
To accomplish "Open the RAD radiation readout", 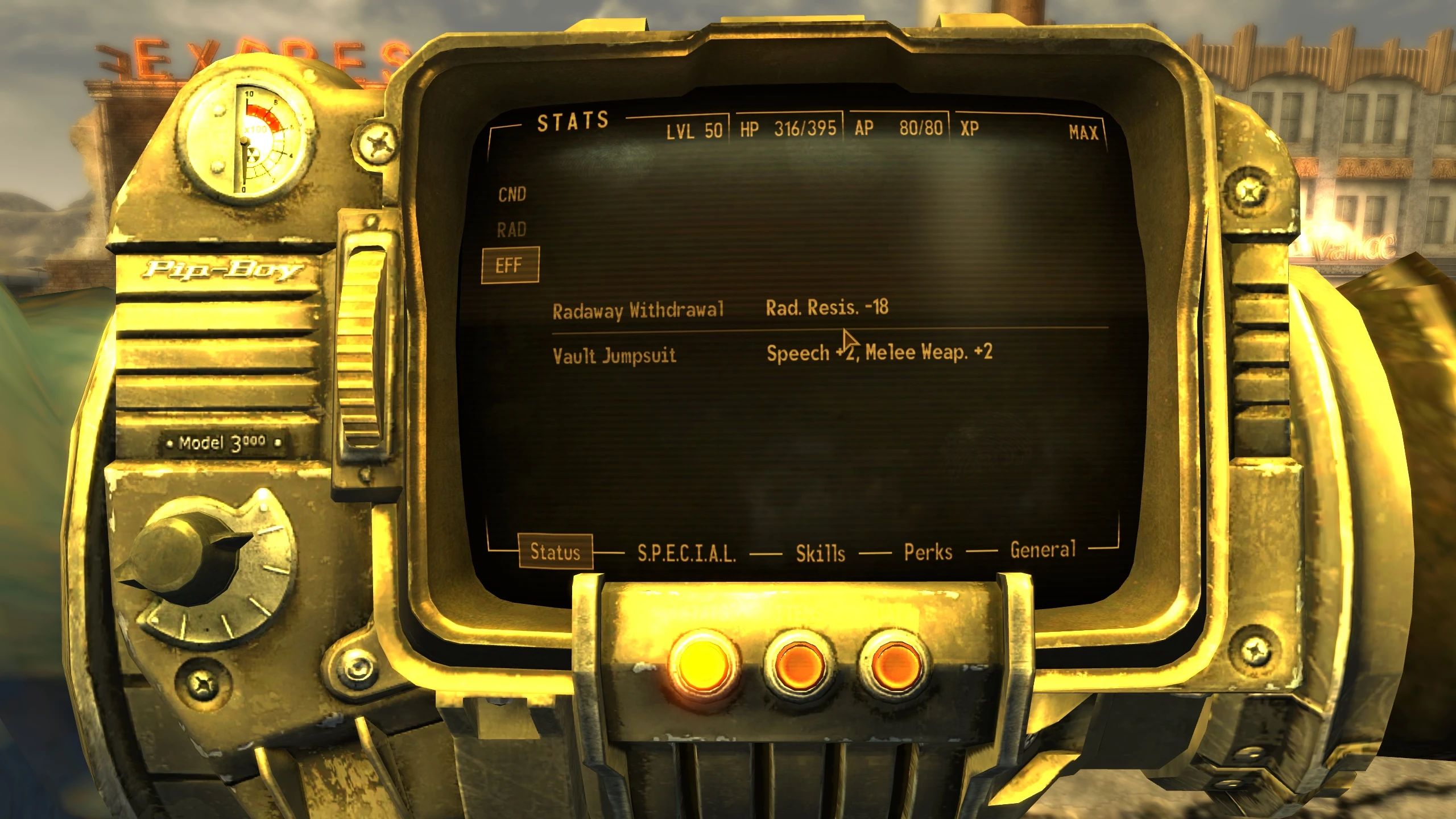I will (512, 230).
